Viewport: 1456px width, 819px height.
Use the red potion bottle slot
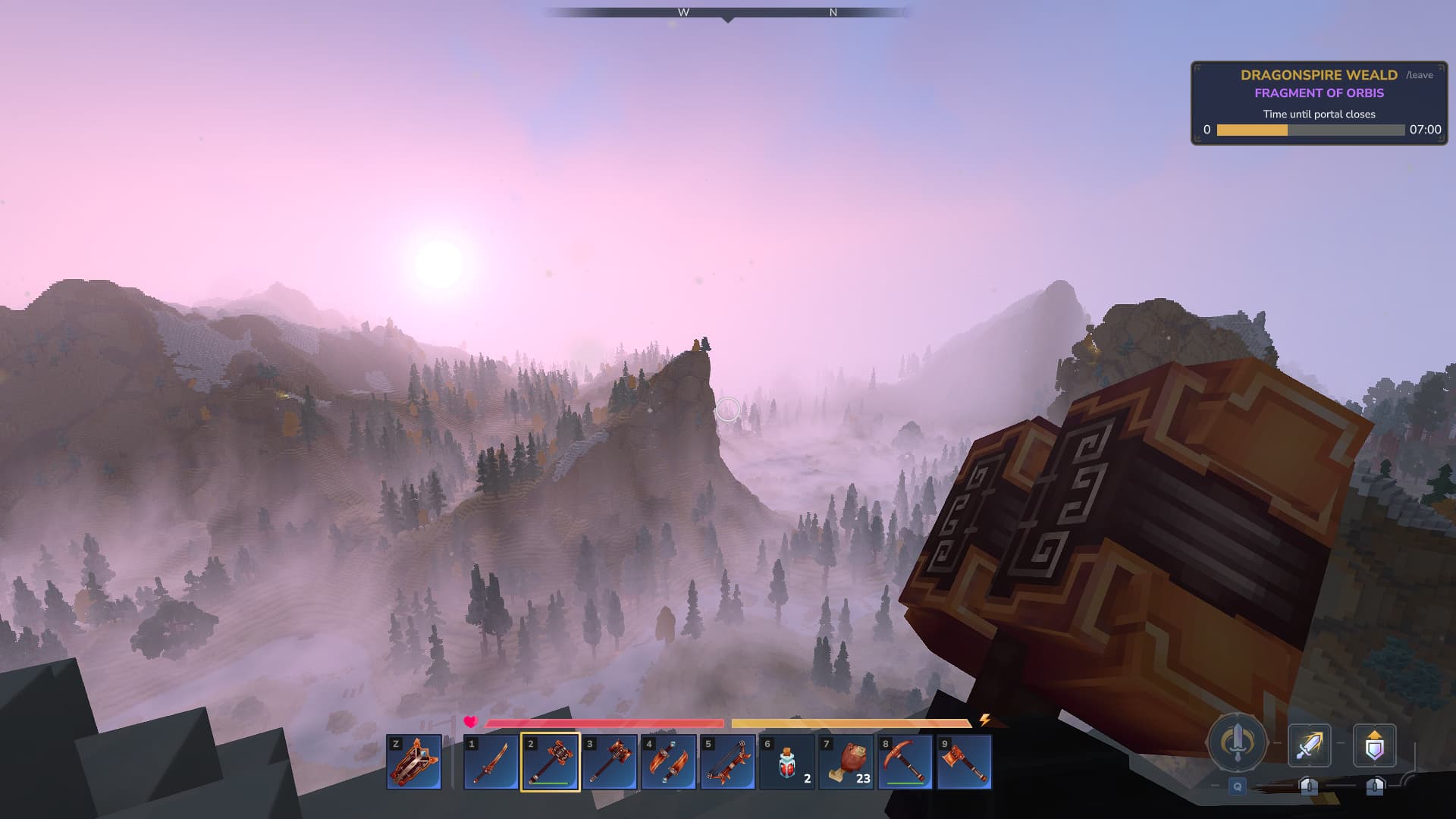786,761
